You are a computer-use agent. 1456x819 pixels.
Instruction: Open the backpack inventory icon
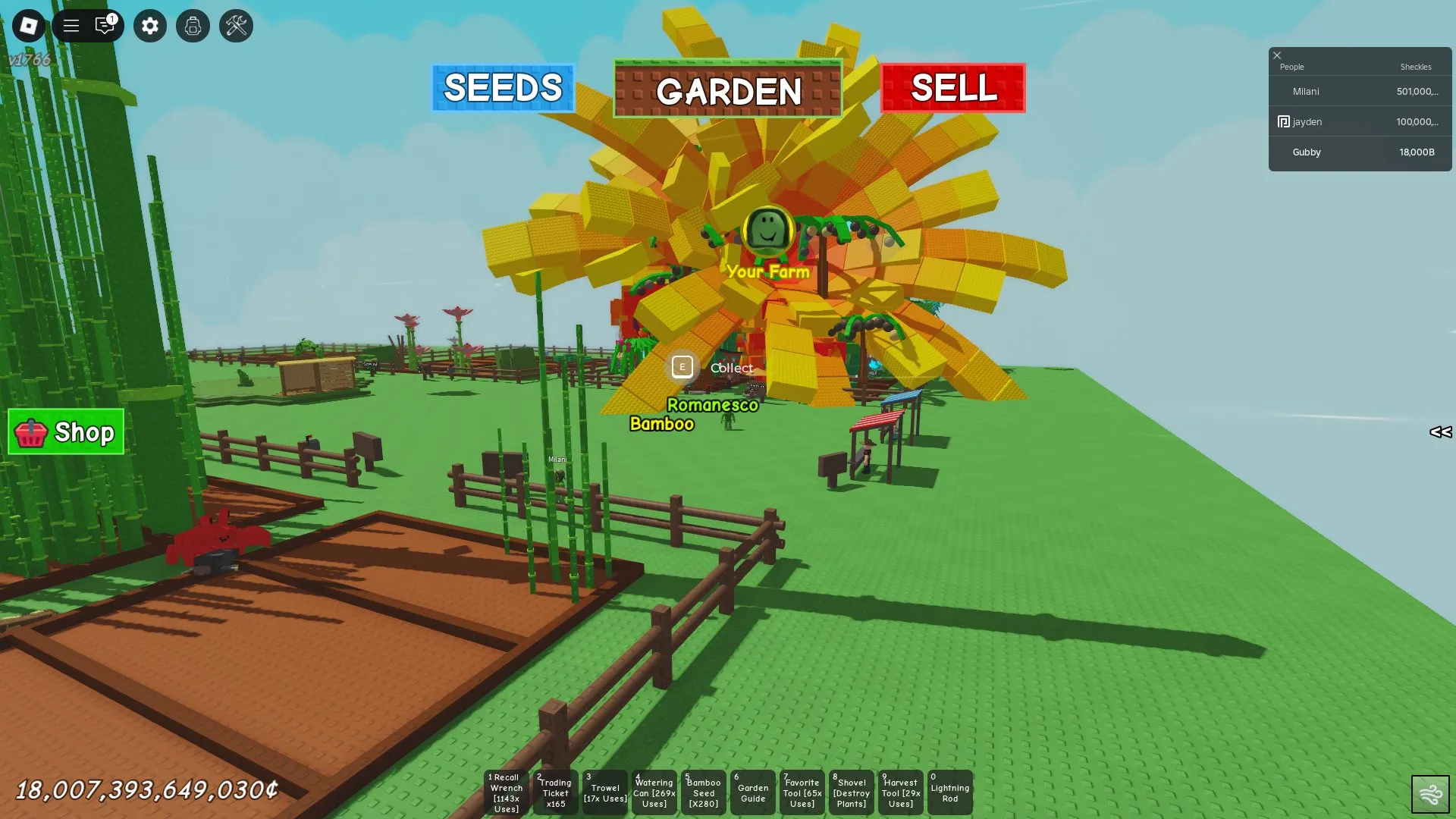193,26
